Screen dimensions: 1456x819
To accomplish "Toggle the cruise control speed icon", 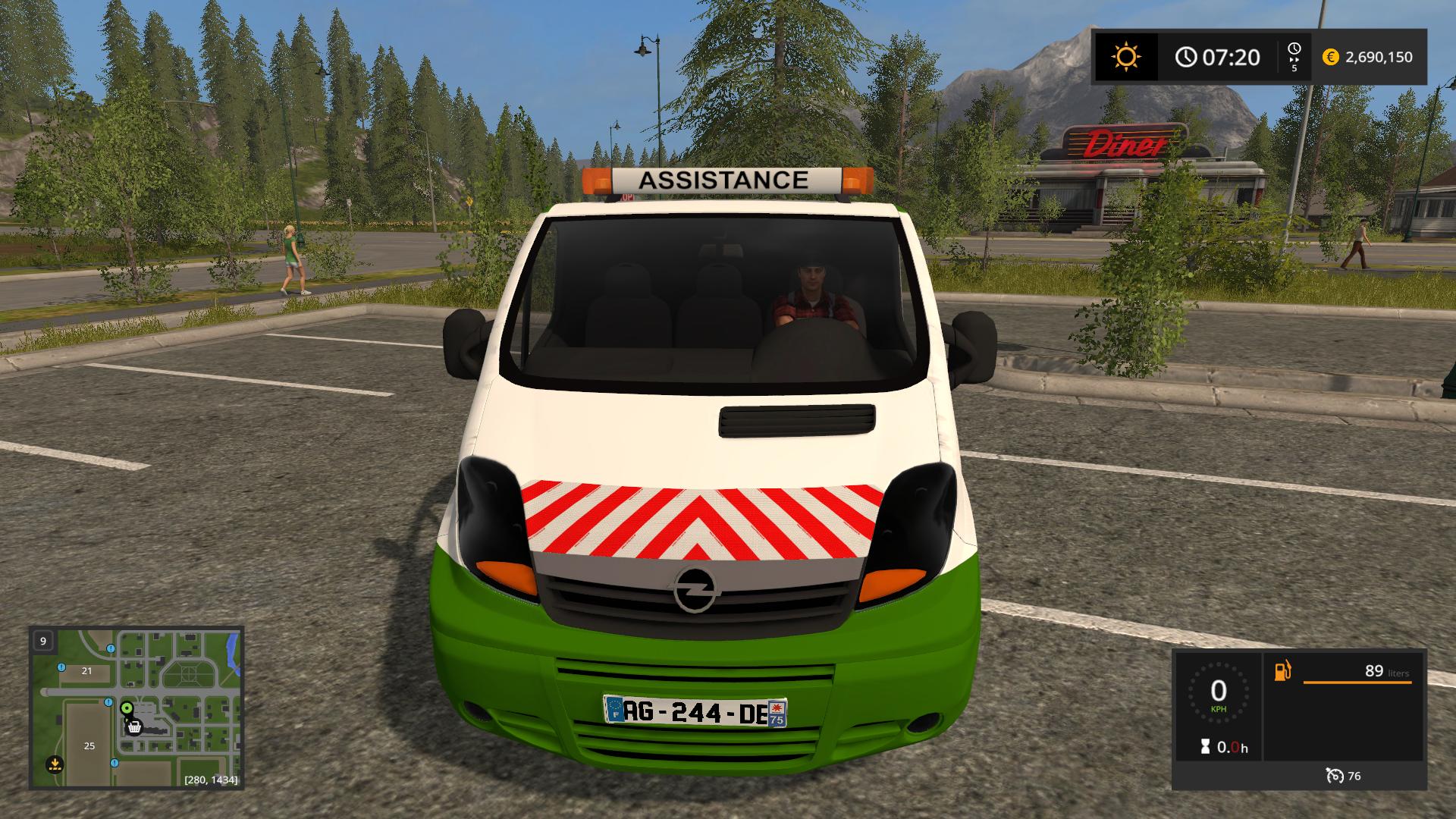I will pos(1335,776).
